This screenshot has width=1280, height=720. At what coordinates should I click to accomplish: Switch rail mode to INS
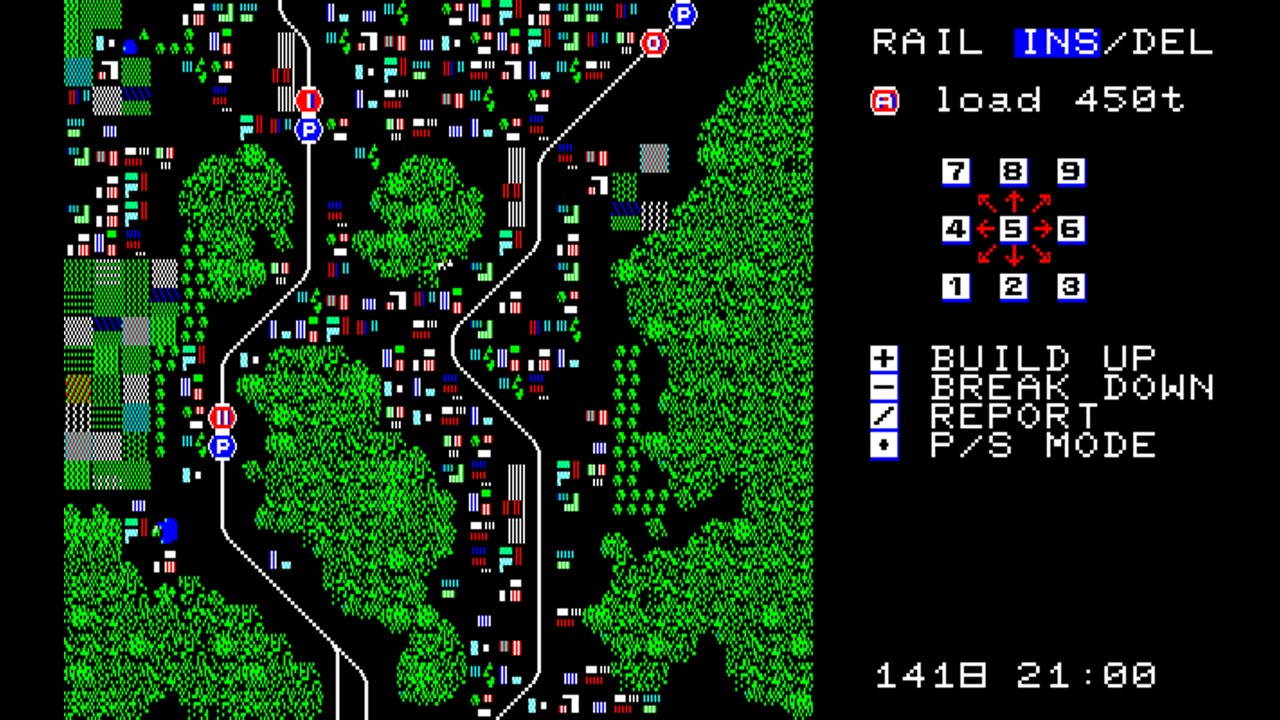[x=1057, y=43]
